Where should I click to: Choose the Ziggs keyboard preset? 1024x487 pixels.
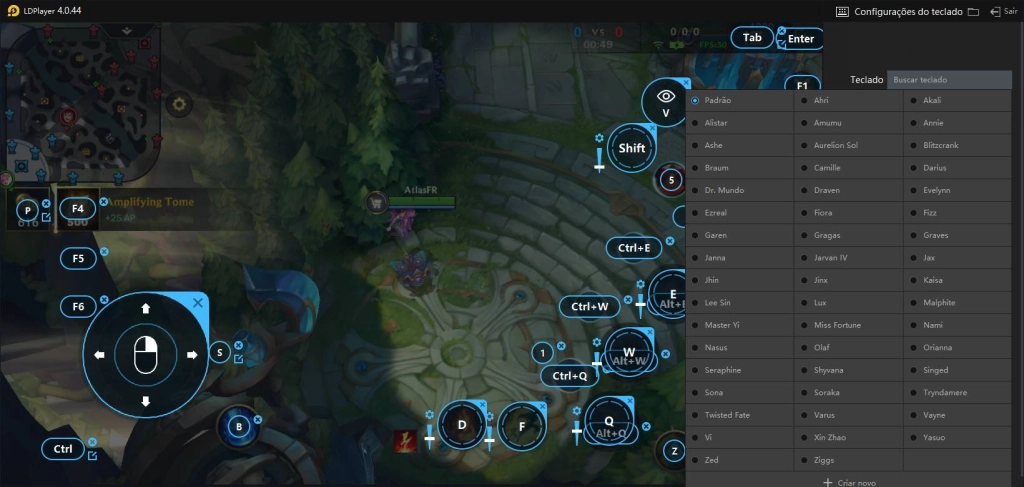pyautogui.click(x=822, y=460)
